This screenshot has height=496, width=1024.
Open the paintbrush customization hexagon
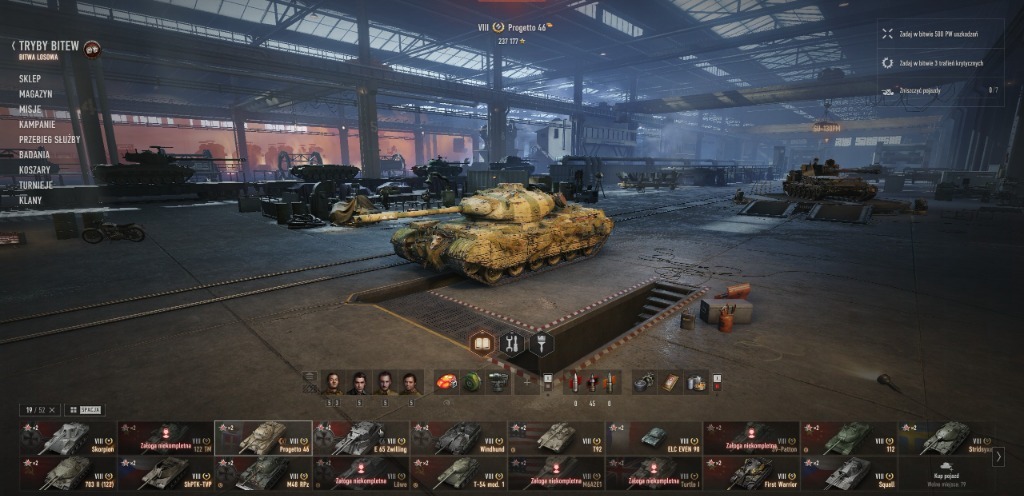pos(541,344)
